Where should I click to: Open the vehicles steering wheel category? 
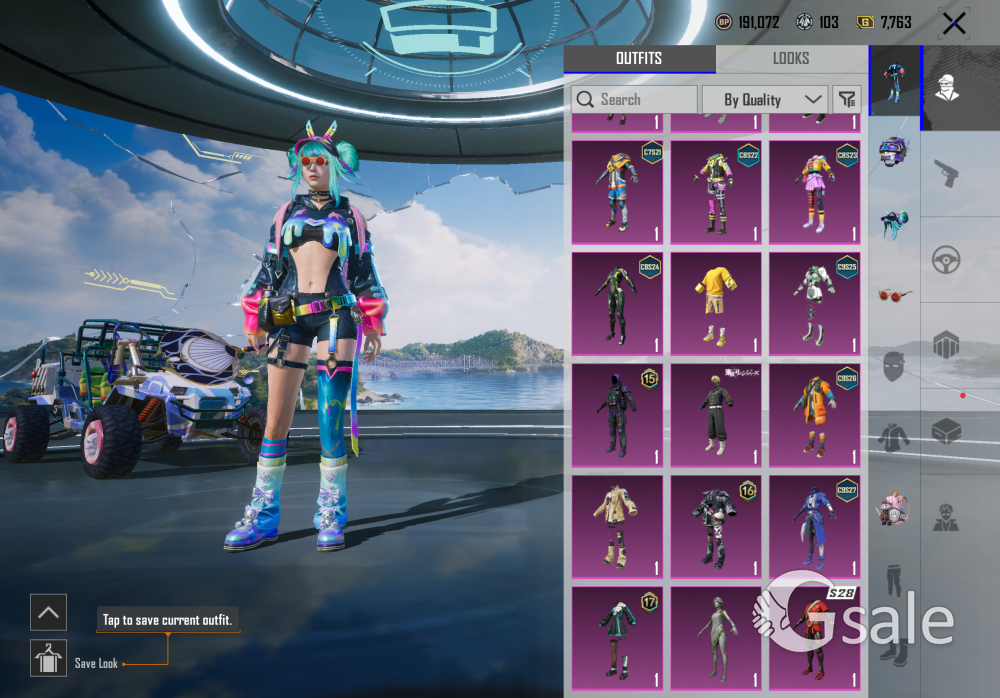click(x=946, y=260)
